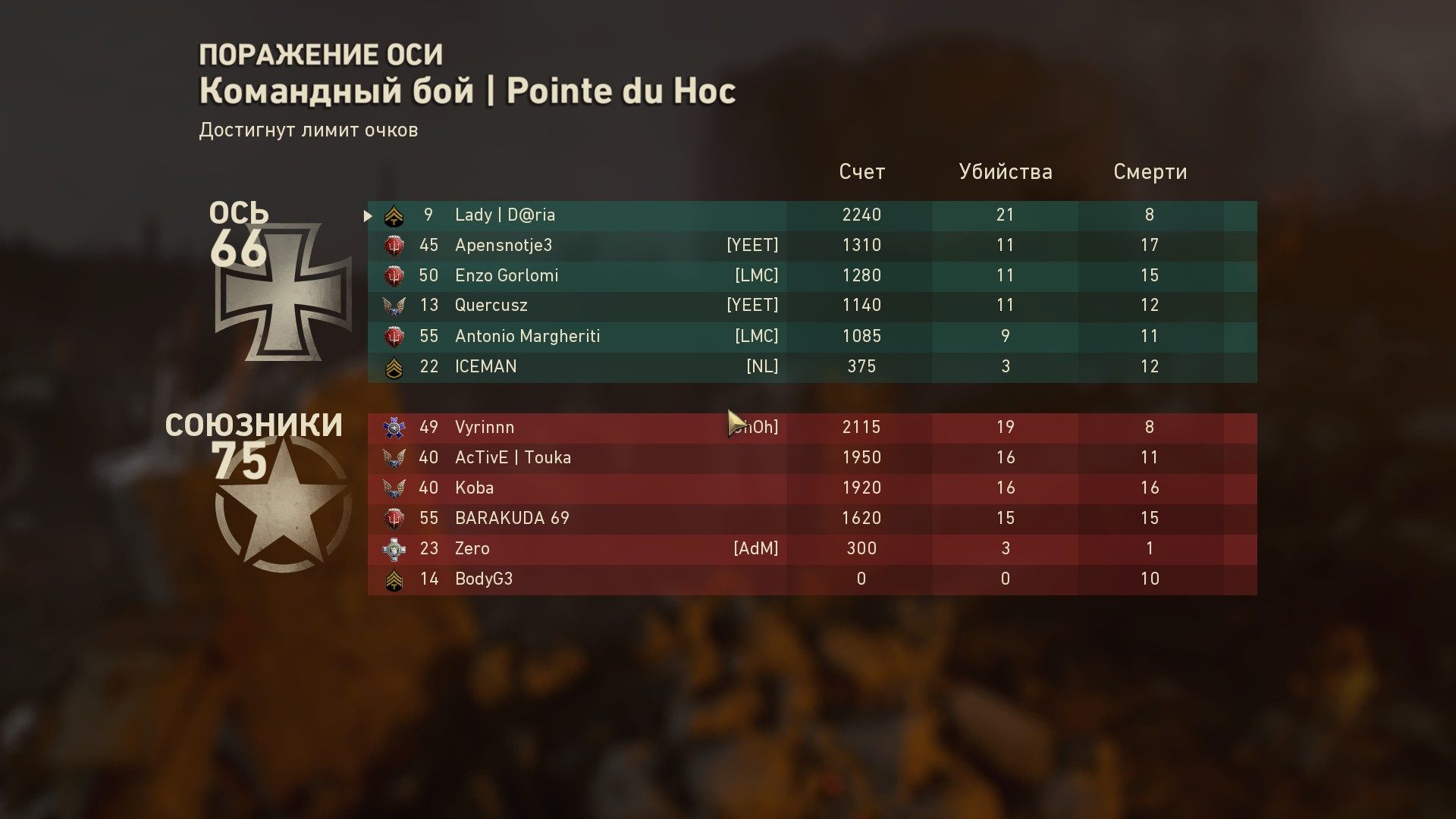Select the prestige emblem beside Lady | D@ria
Viewport: 1456px width, 819px height.
394,215
